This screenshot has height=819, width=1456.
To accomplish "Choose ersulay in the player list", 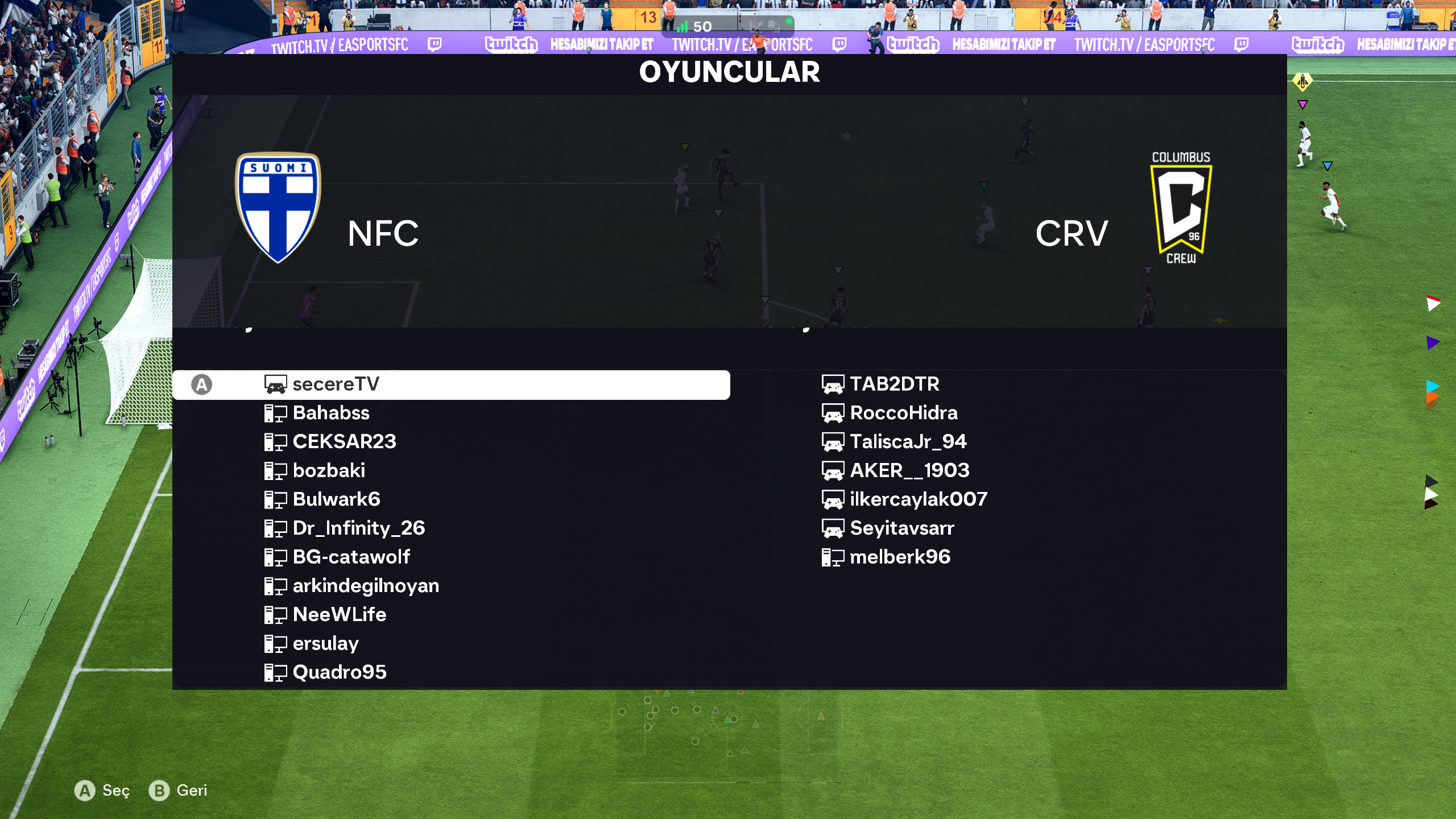I will [325, 643].
